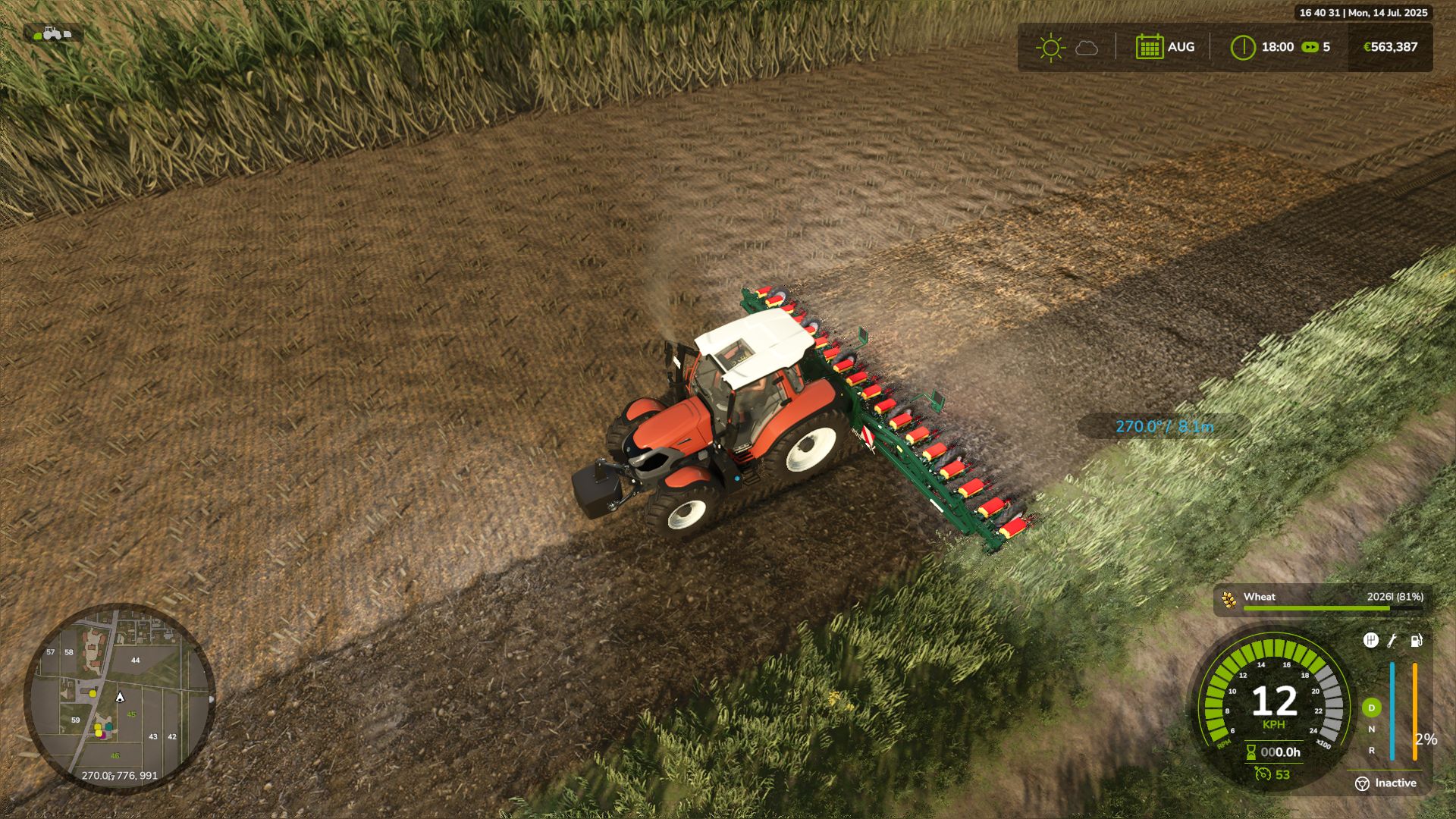This screenshot has width=1456, height=819.
Task: Activate the Inactive steering wheel helper
Action: point(1363,783)
